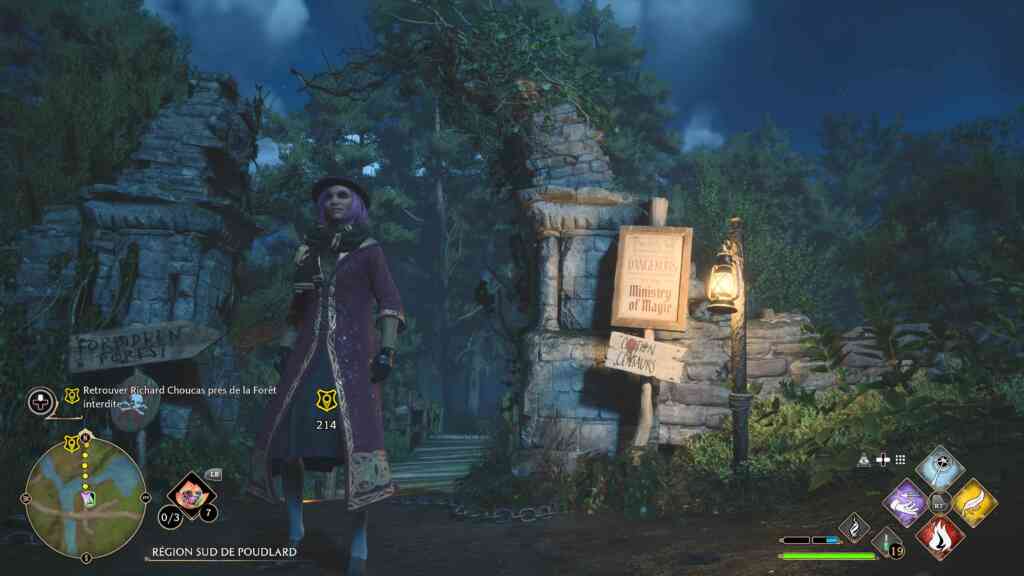The image size is (1024, 576).
Task: Use the Wiggenweld potion with count 19
Action: point(887,543)
